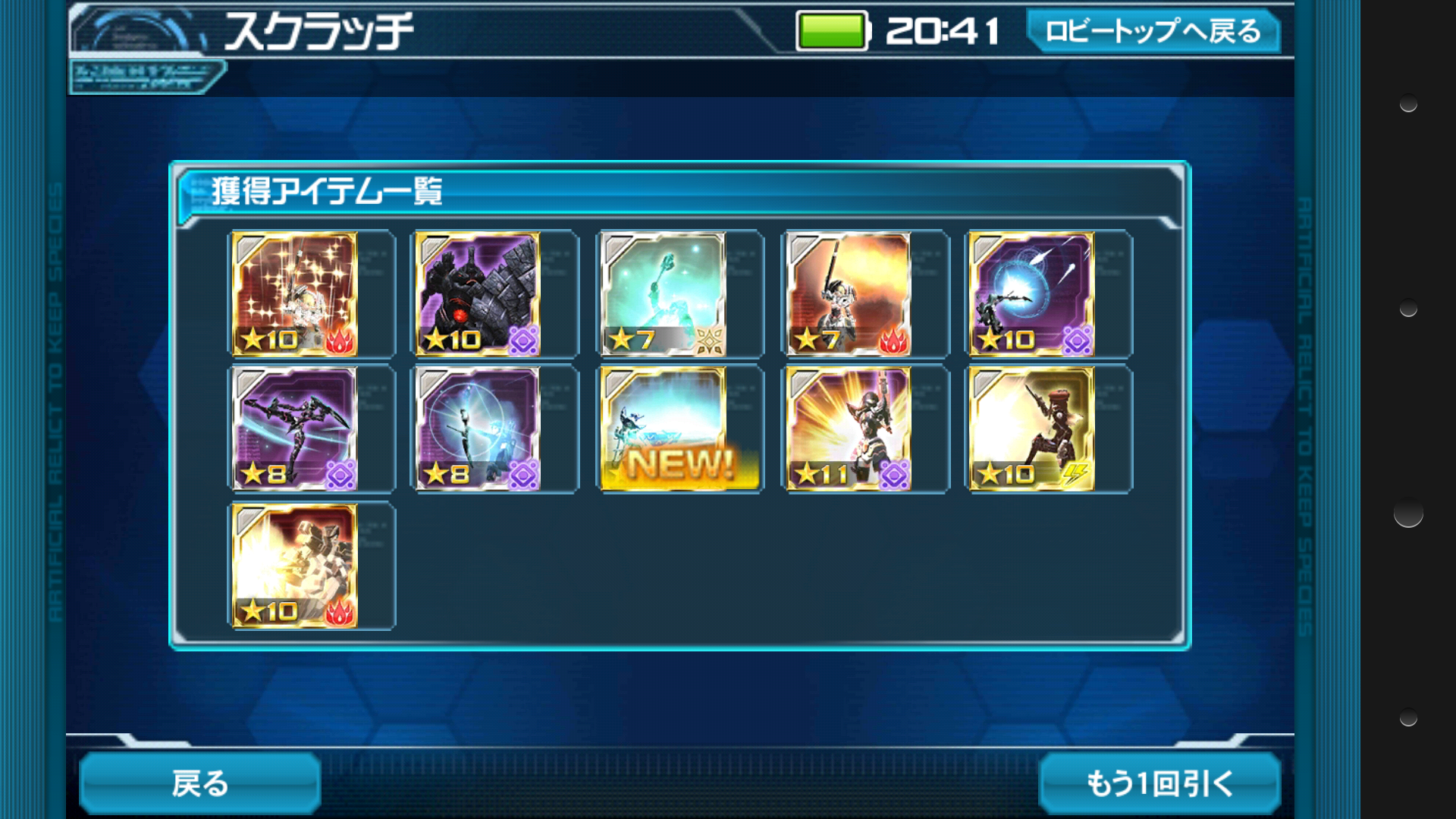Select the blue orb ★10 card
The image size is (1456, 819).
(x=1031, y=294)
